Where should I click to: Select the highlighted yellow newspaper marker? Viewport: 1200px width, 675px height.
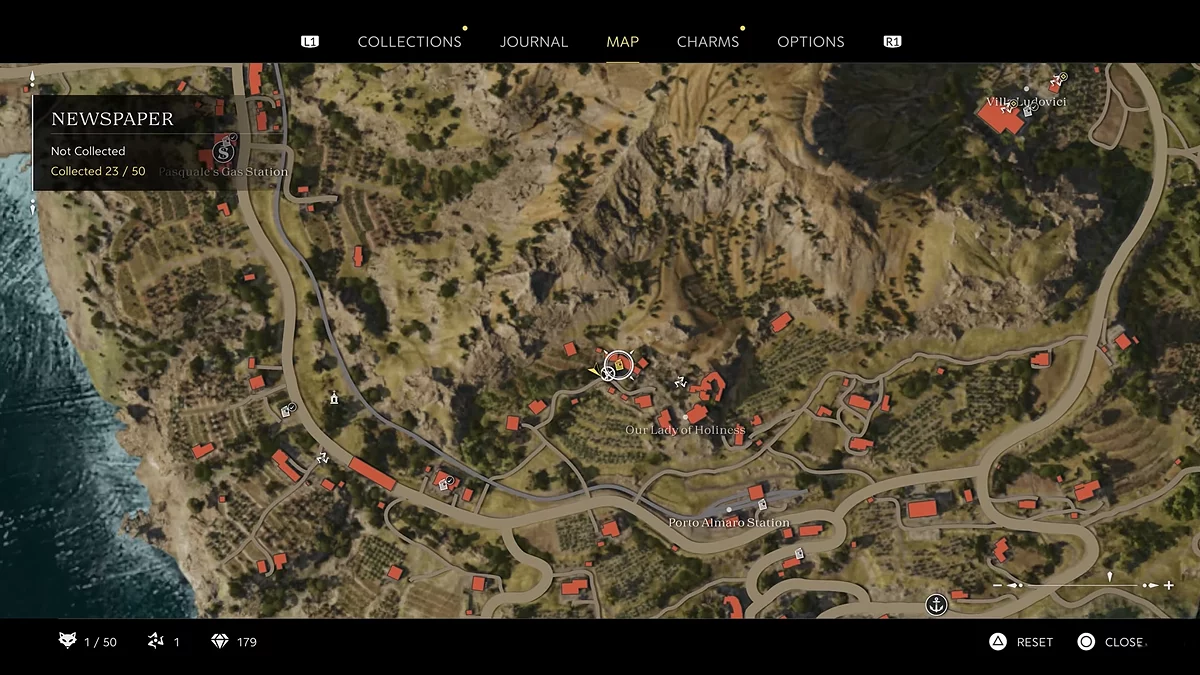tap(619, 366)
